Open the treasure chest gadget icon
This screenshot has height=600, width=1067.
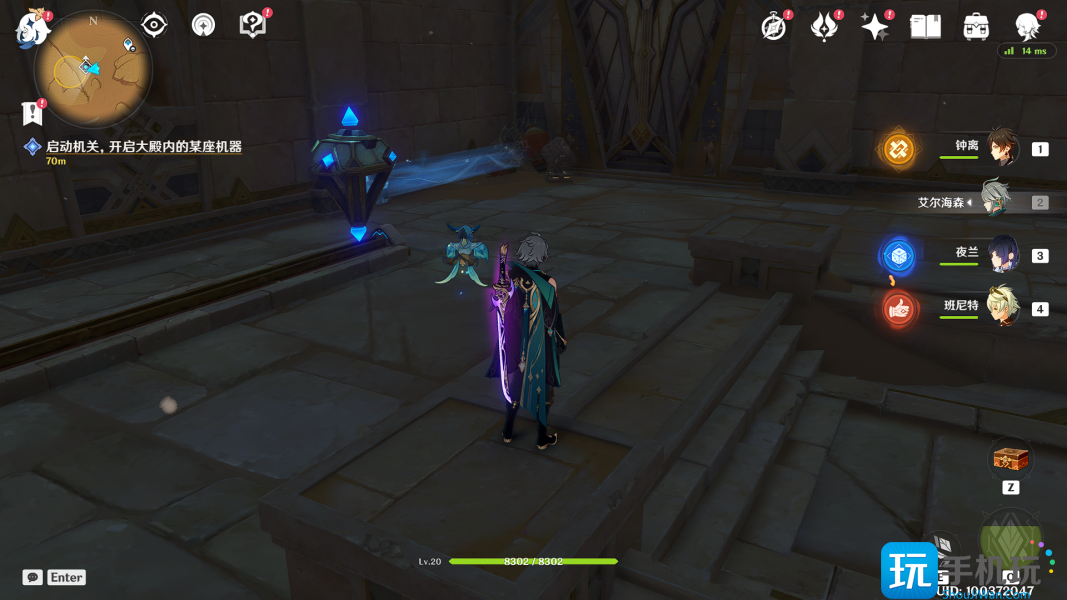[x=1009, y=459]
